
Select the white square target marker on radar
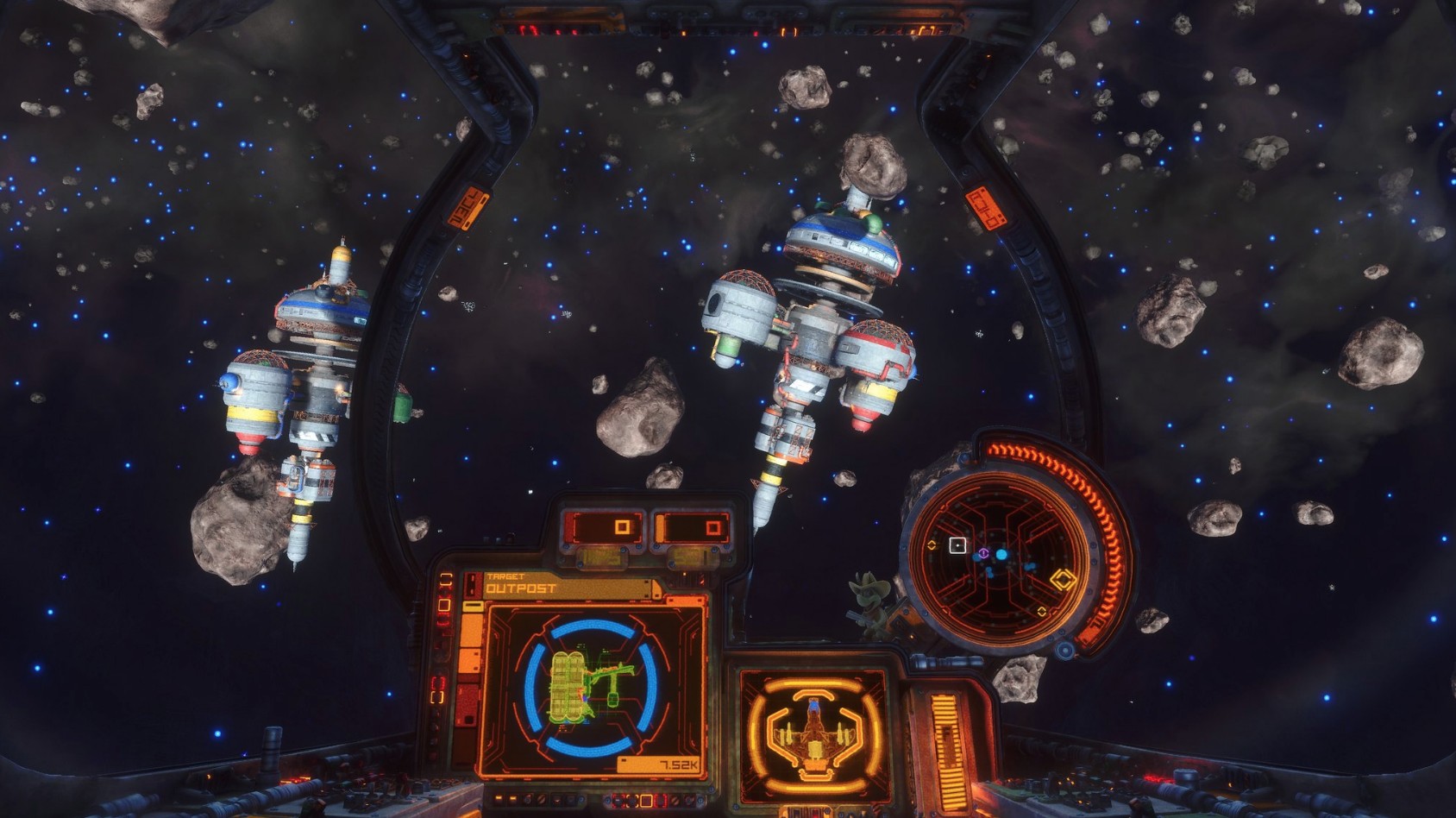coord(957,544)
